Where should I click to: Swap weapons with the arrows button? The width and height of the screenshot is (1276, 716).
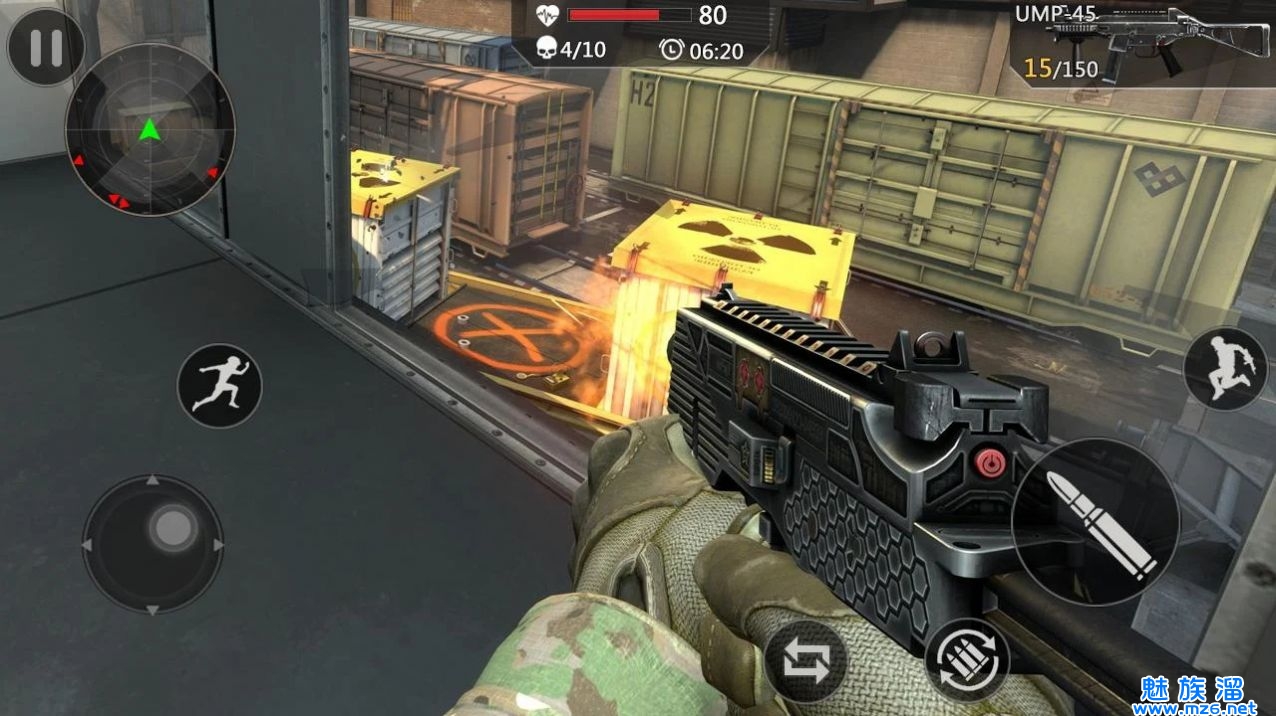(806, 662)
